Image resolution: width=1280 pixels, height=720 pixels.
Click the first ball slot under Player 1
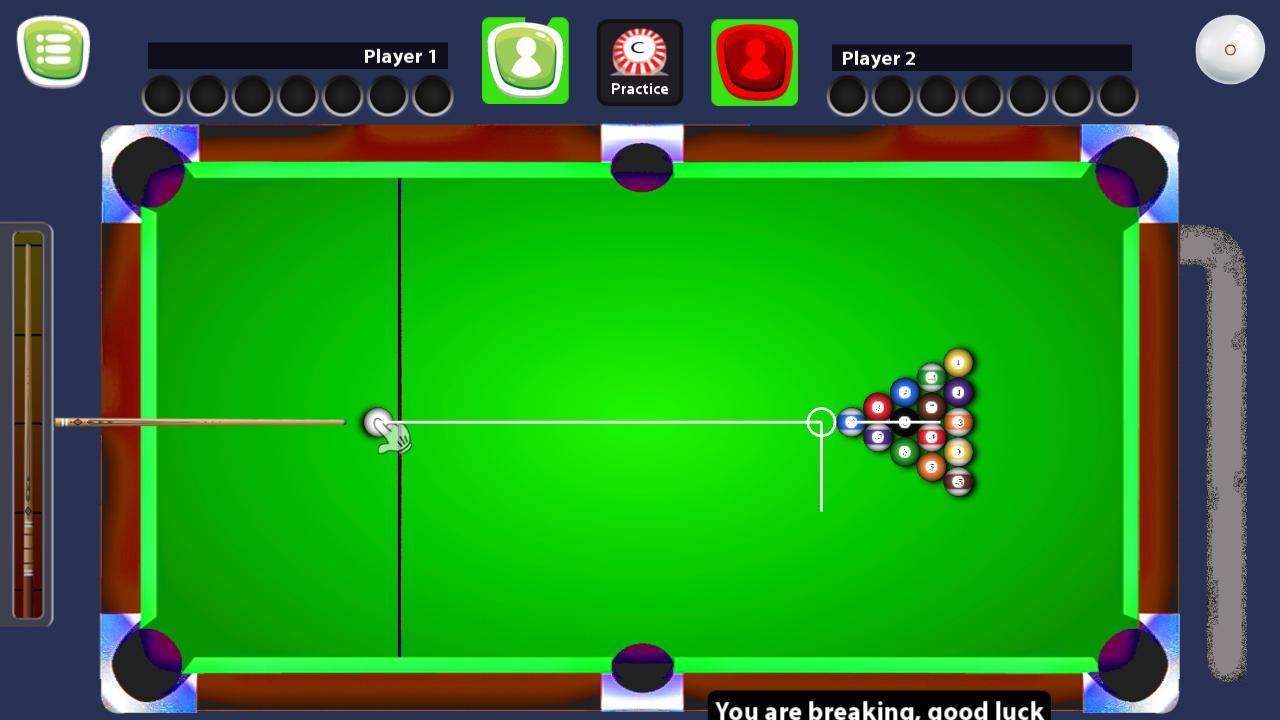pos(161,96)
